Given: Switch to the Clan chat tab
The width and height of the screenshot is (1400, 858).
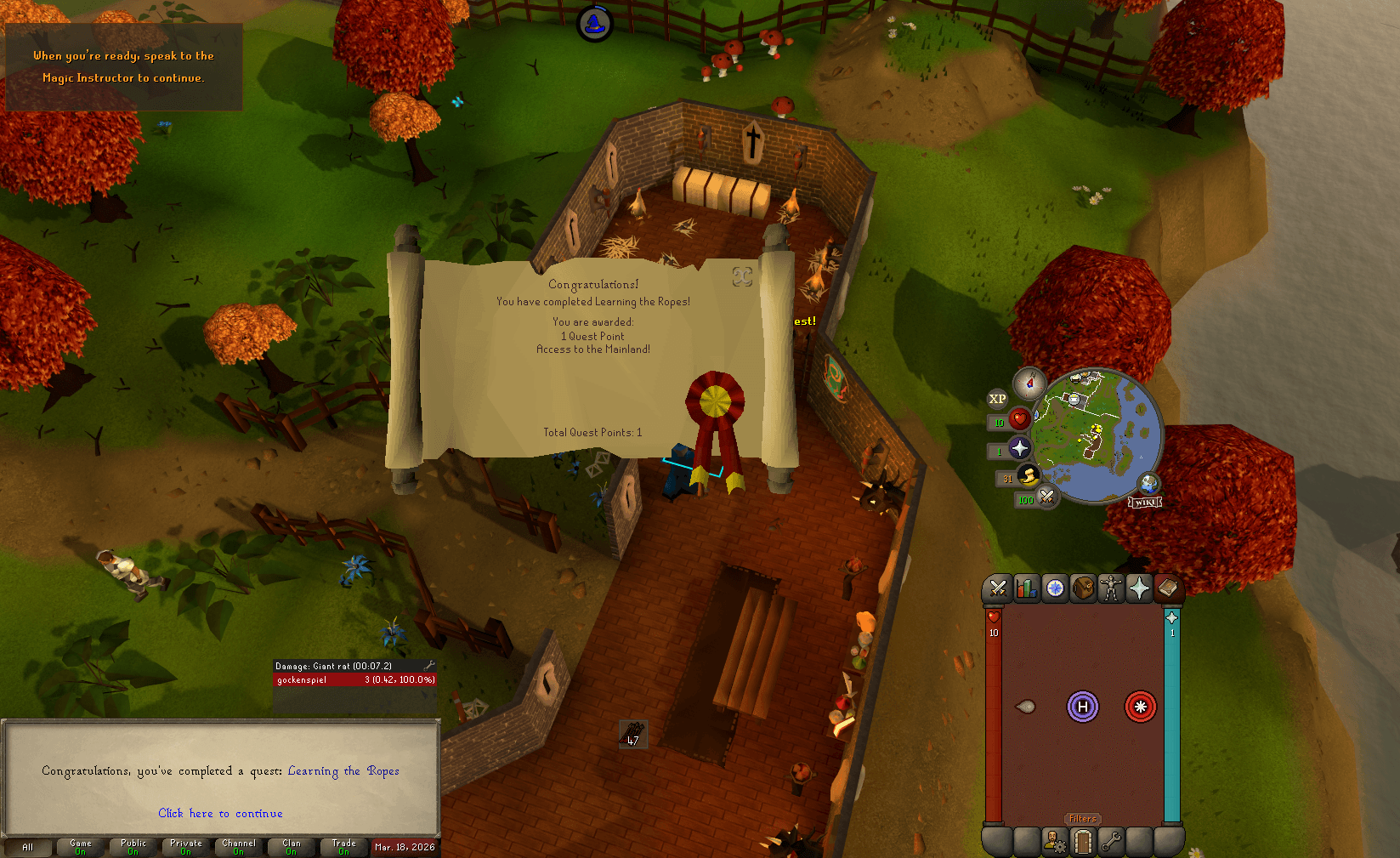Looking at the screenshot, I should 291,847.
